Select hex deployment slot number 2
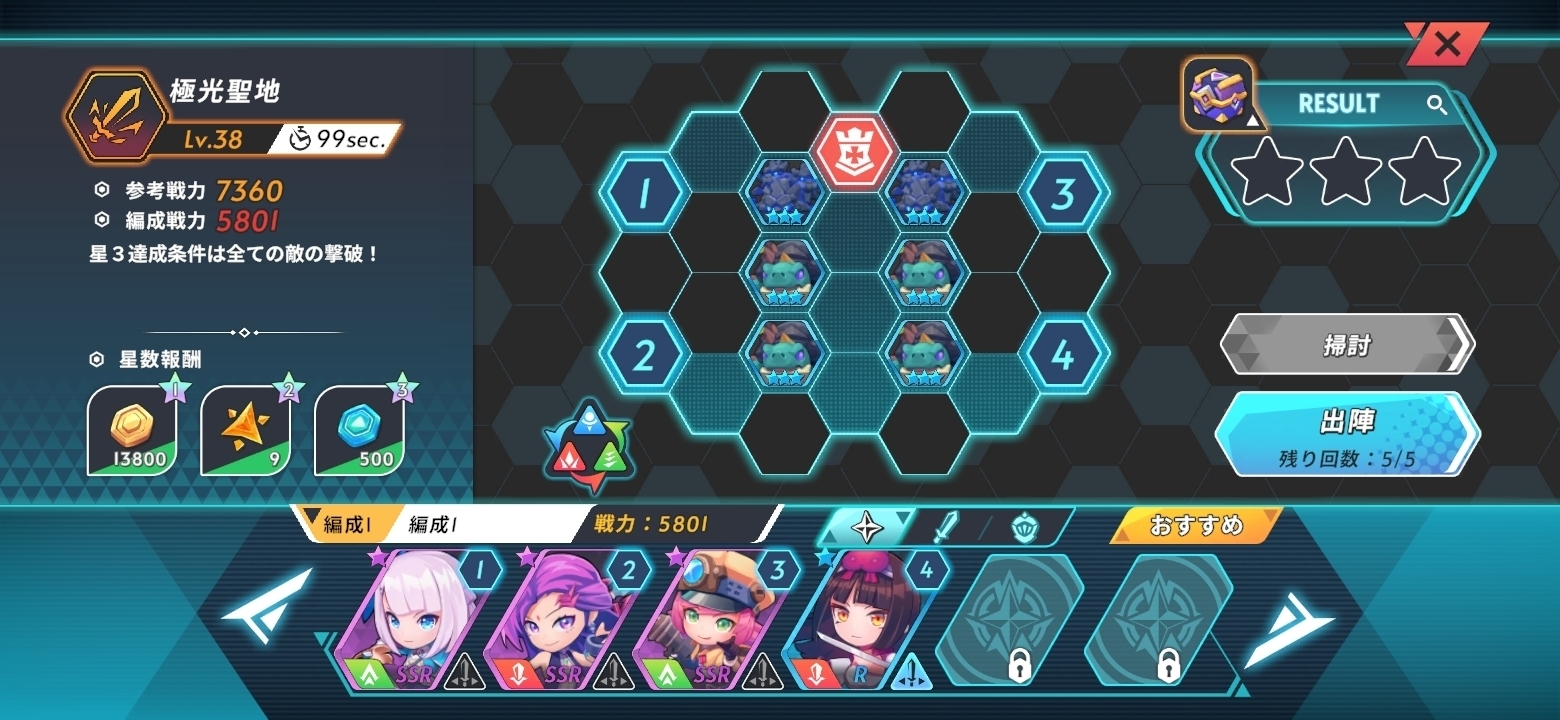The height and width of the screenshot is (720, 1560). [644, 355]
